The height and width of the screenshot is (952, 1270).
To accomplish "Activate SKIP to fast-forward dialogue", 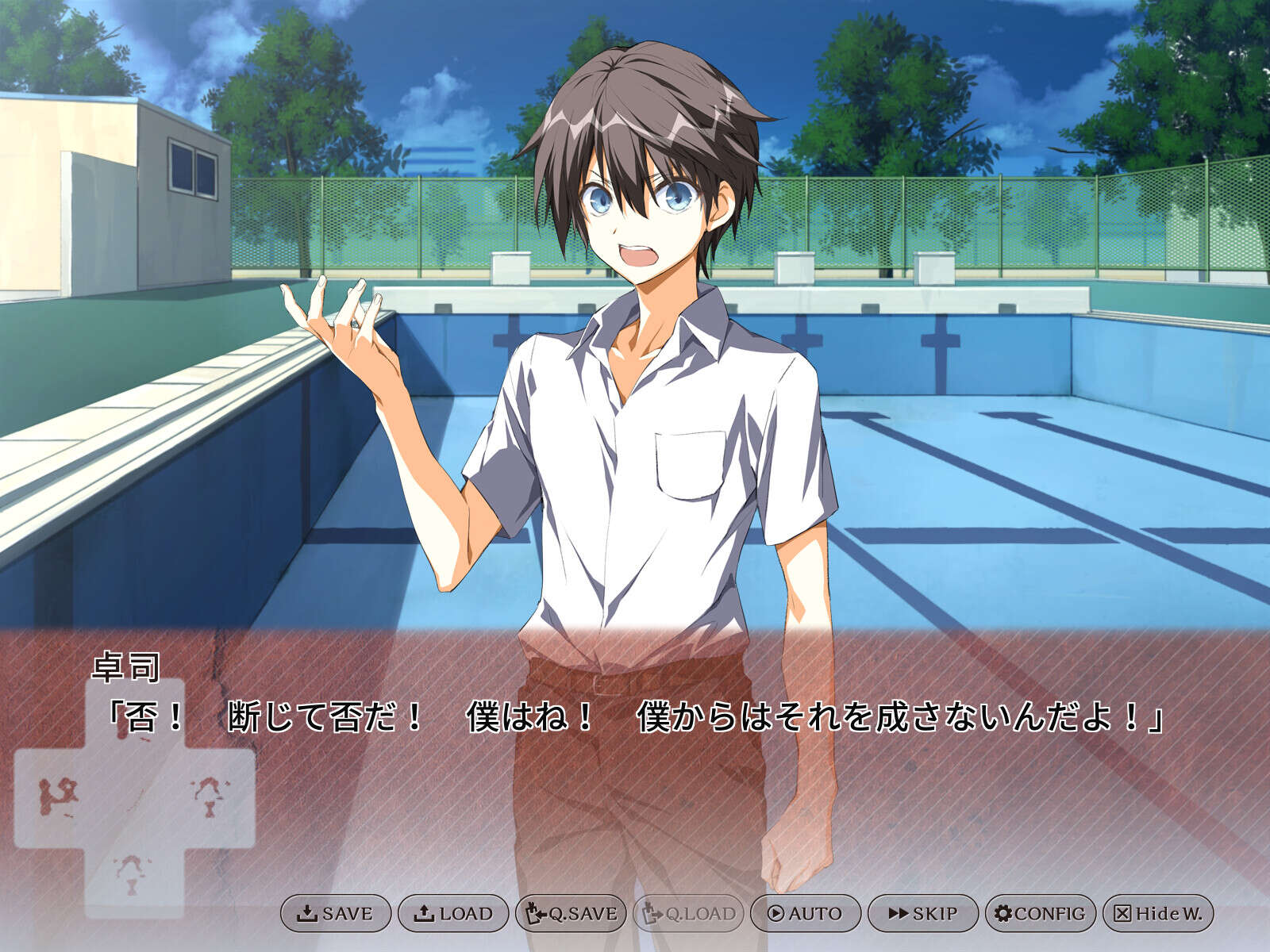I will click(x=922, y=913).
